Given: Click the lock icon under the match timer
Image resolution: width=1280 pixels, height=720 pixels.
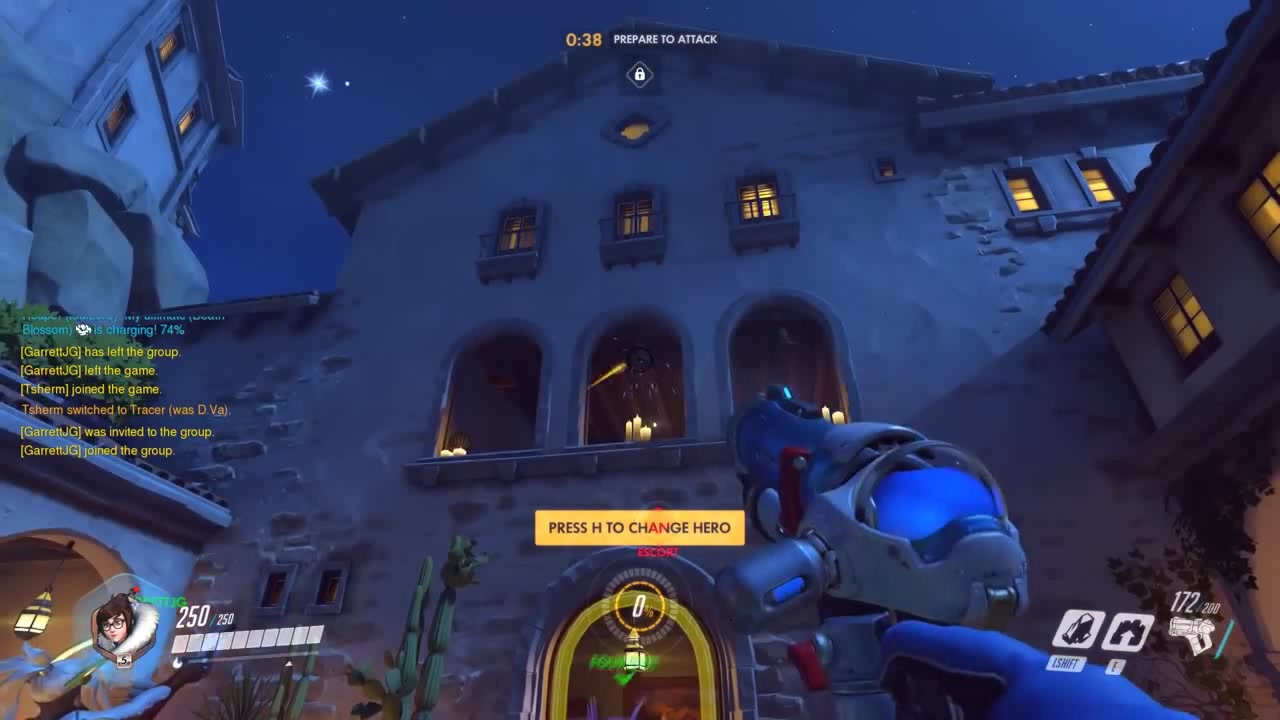Looking at the screenshot, I should point(638,76).
